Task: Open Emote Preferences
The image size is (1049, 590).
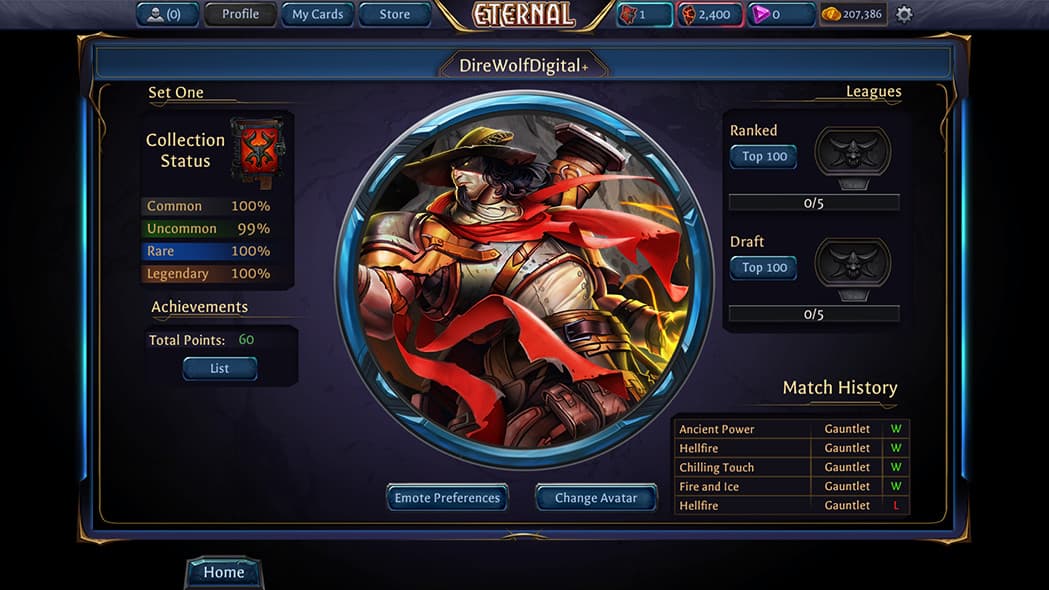Action: (447, 498)
